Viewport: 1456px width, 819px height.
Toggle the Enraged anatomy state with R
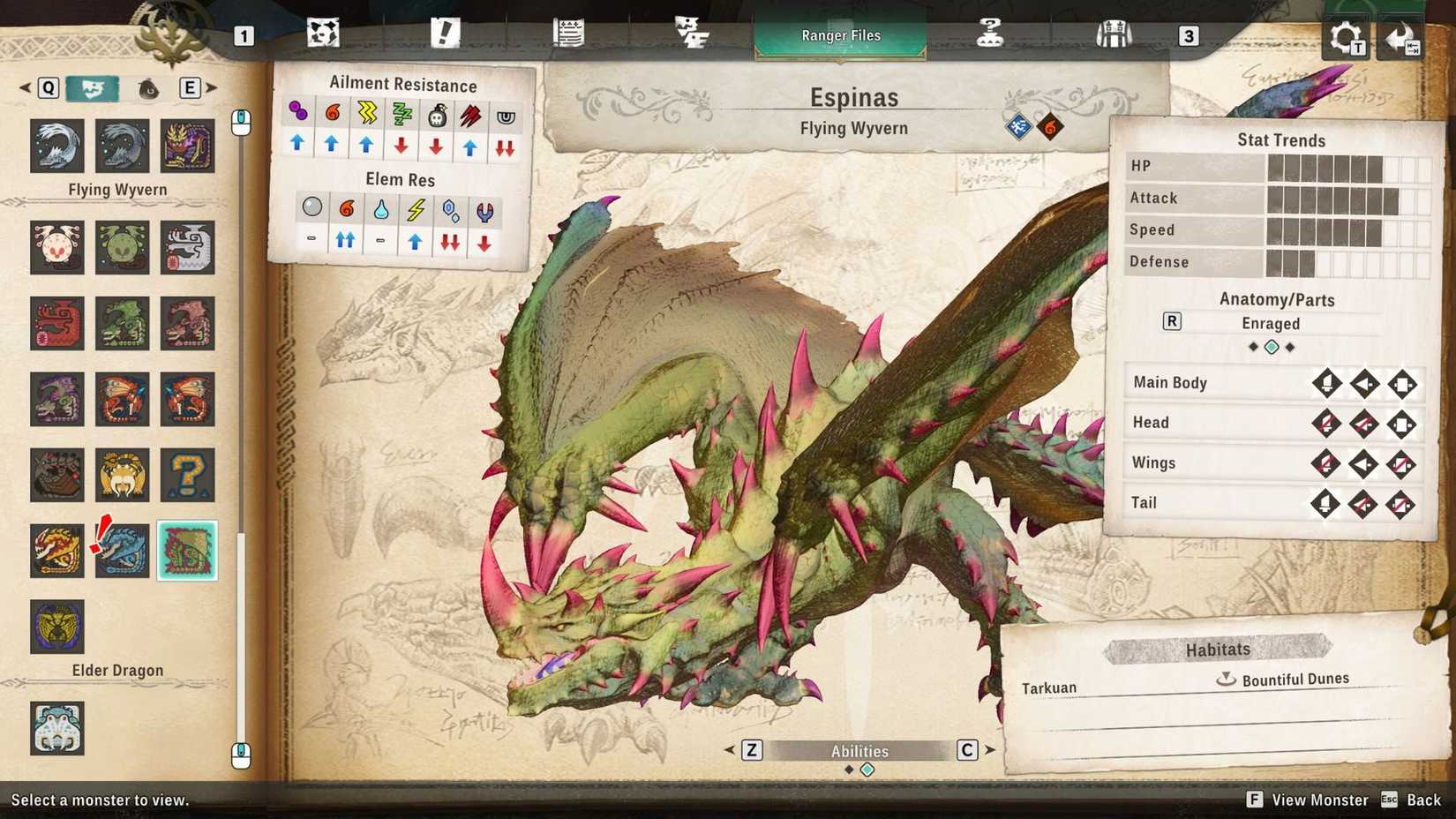pyautogui.click(x=1171, y=322)
